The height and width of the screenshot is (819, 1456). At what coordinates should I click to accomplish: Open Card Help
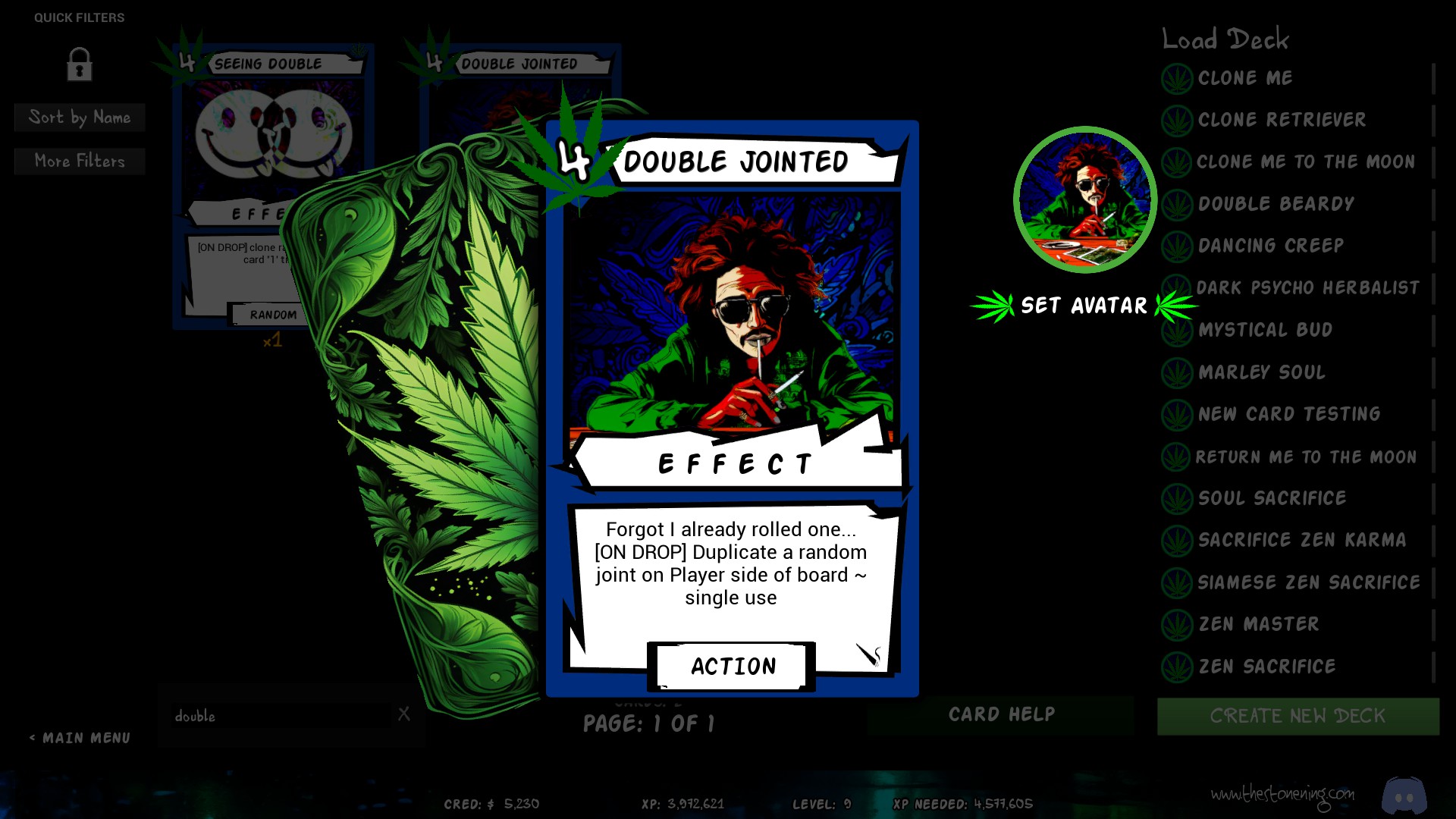1001,714
